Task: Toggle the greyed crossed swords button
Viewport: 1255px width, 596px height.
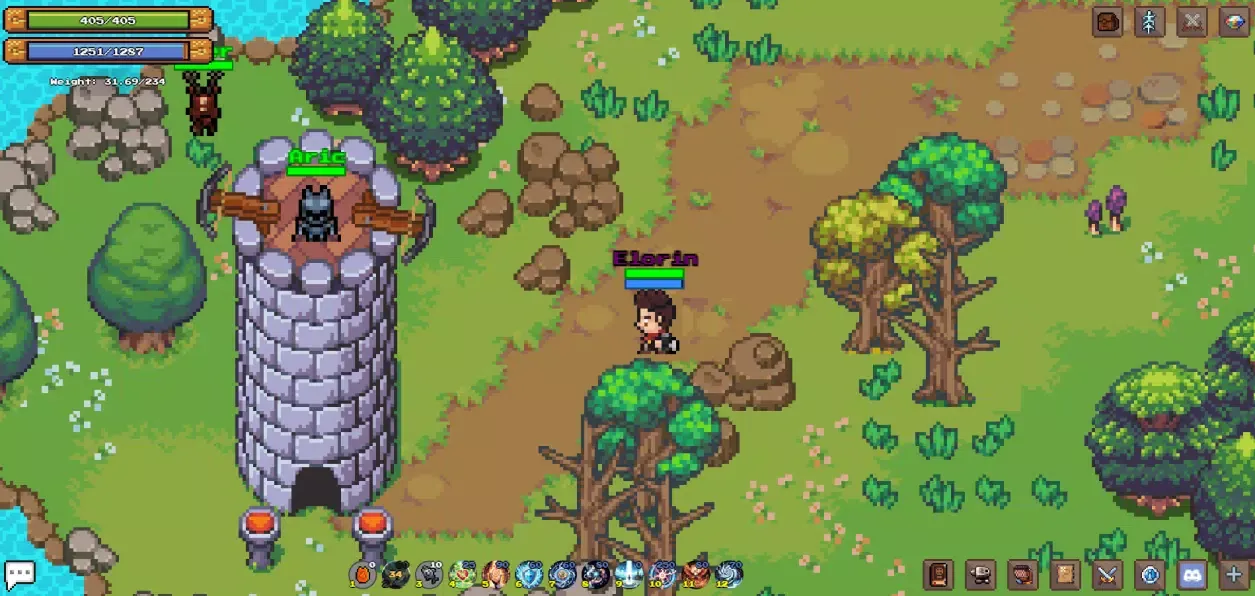Action: tap(1192, 22)
